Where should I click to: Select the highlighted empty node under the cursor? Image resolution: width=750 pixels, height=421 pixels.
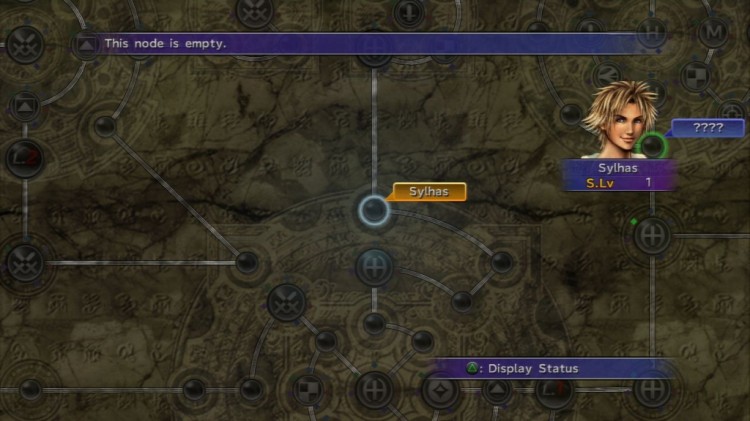click(374, 210)
